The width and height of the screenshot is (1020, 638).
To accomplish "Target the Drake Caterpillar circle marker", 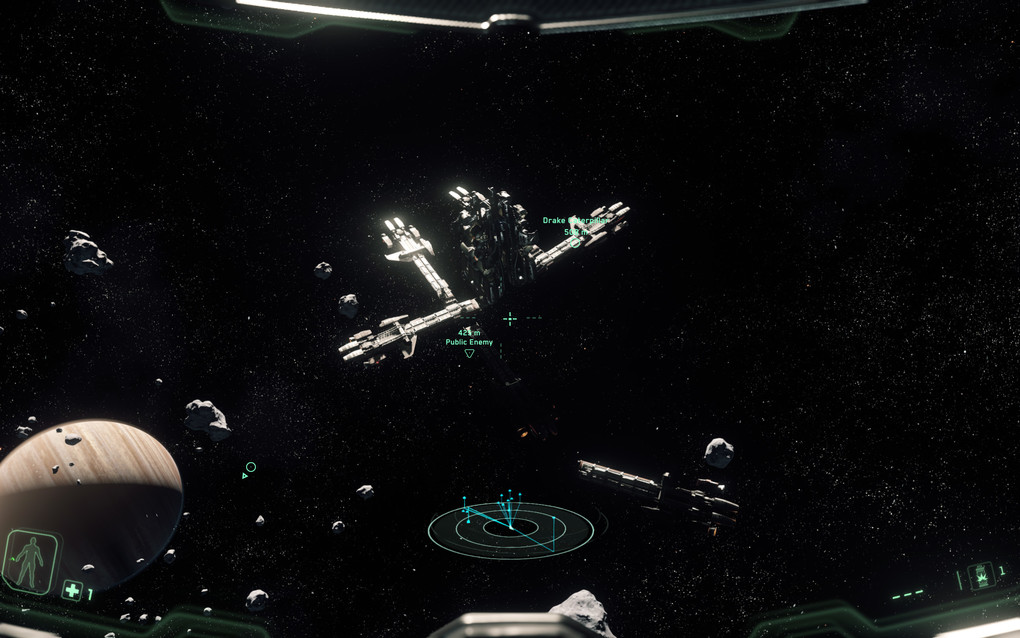I will [574, 242].
